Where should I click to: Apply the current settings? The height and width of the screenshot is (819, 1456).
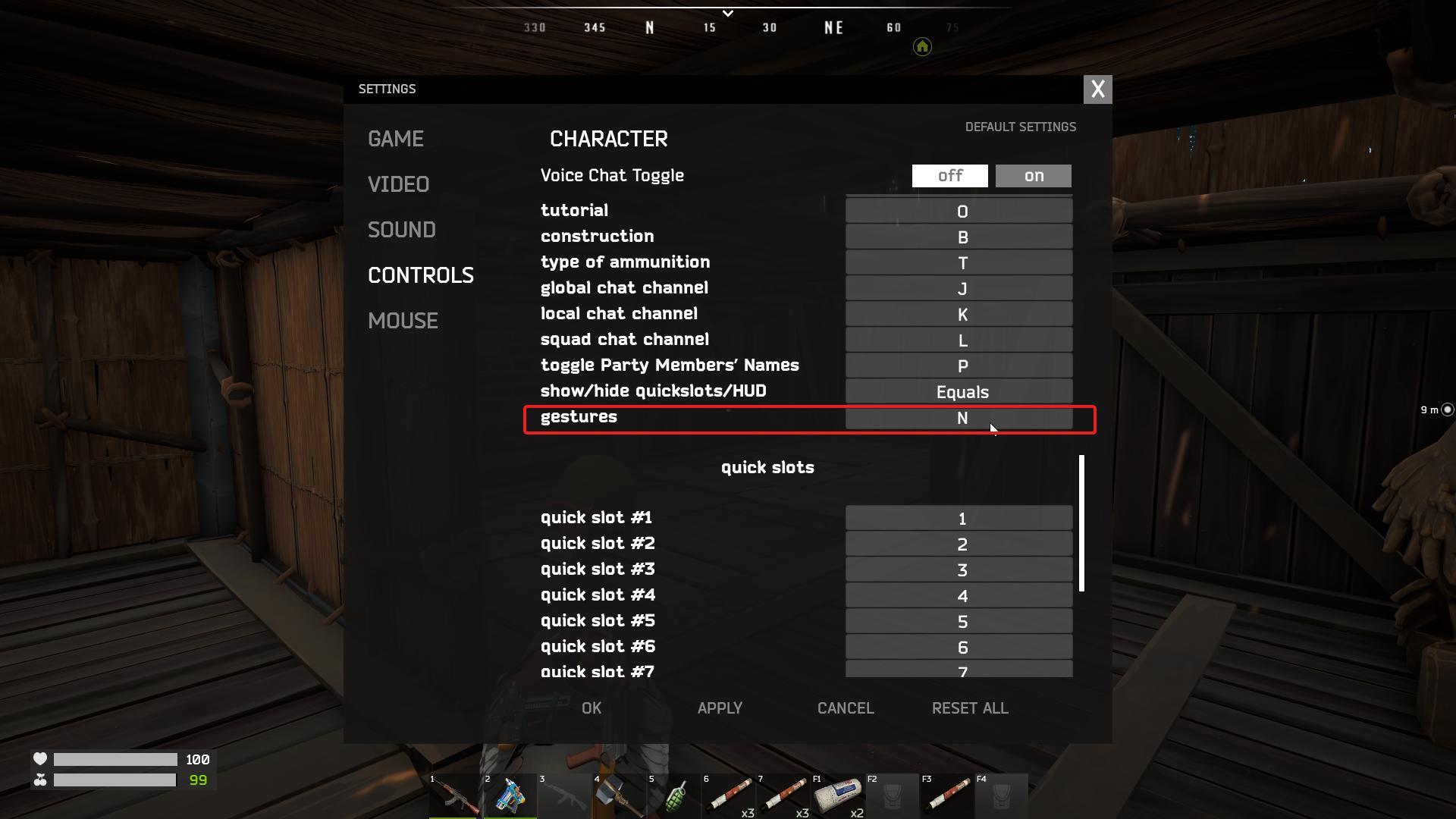[719, 708]
